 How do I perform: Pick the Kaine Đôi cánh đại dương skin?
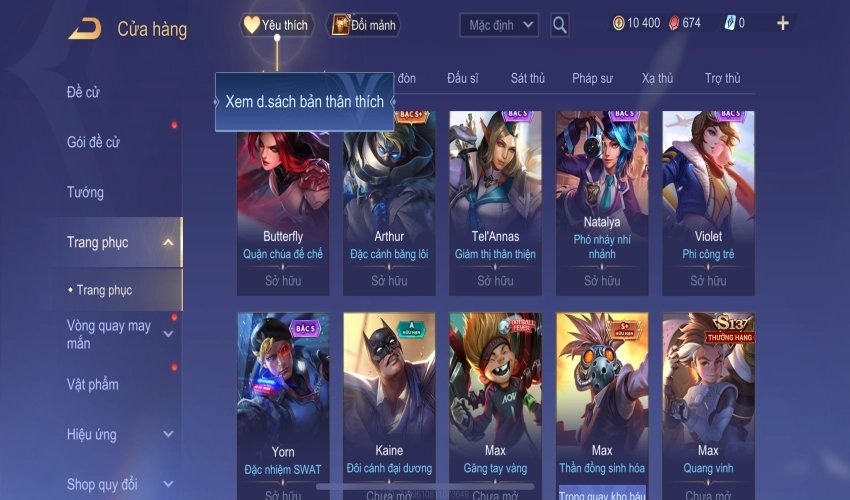pyautogui.click(x=389, y=400)
